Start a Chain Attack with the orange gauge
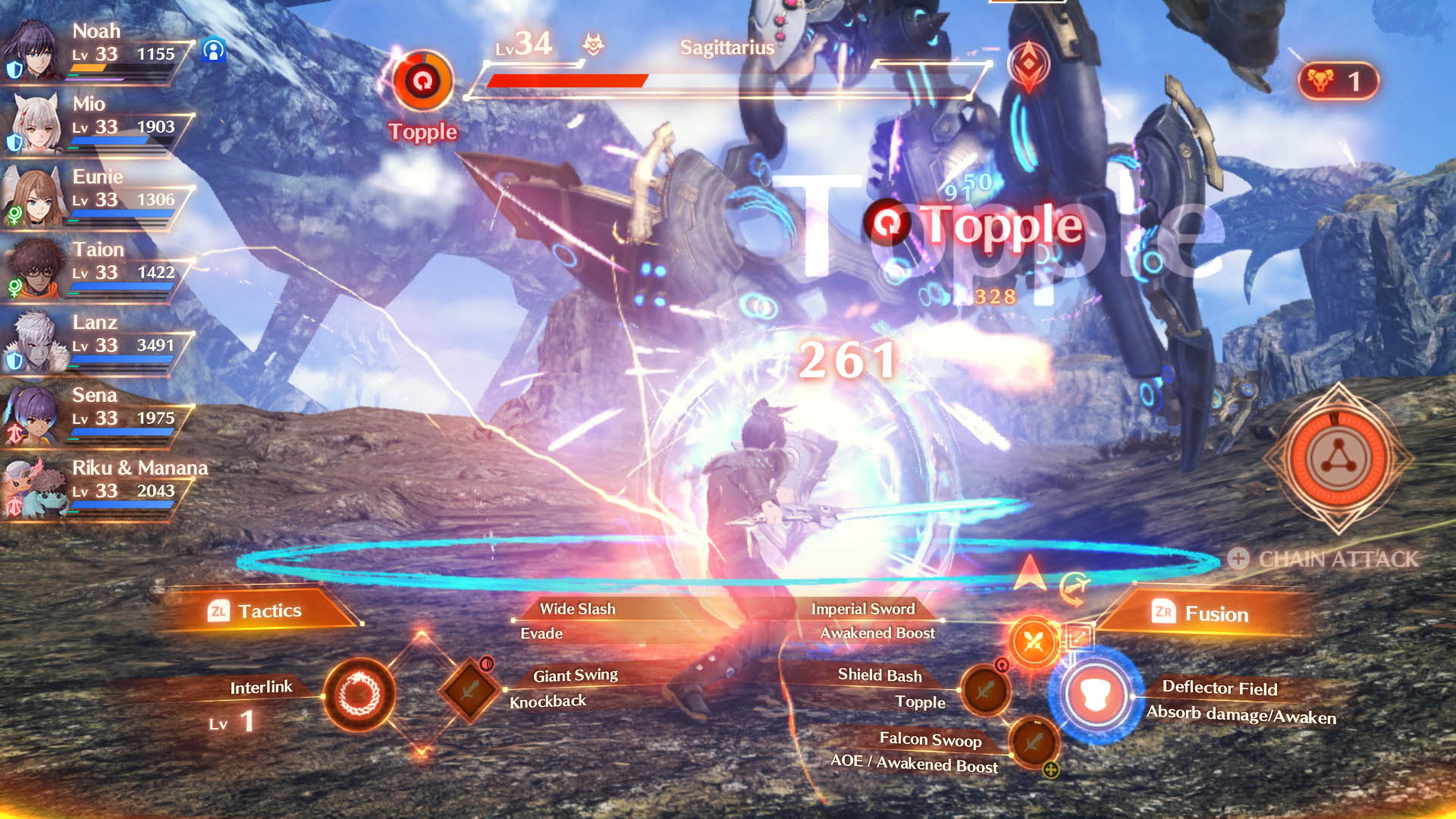 [x=1338, y=459]
